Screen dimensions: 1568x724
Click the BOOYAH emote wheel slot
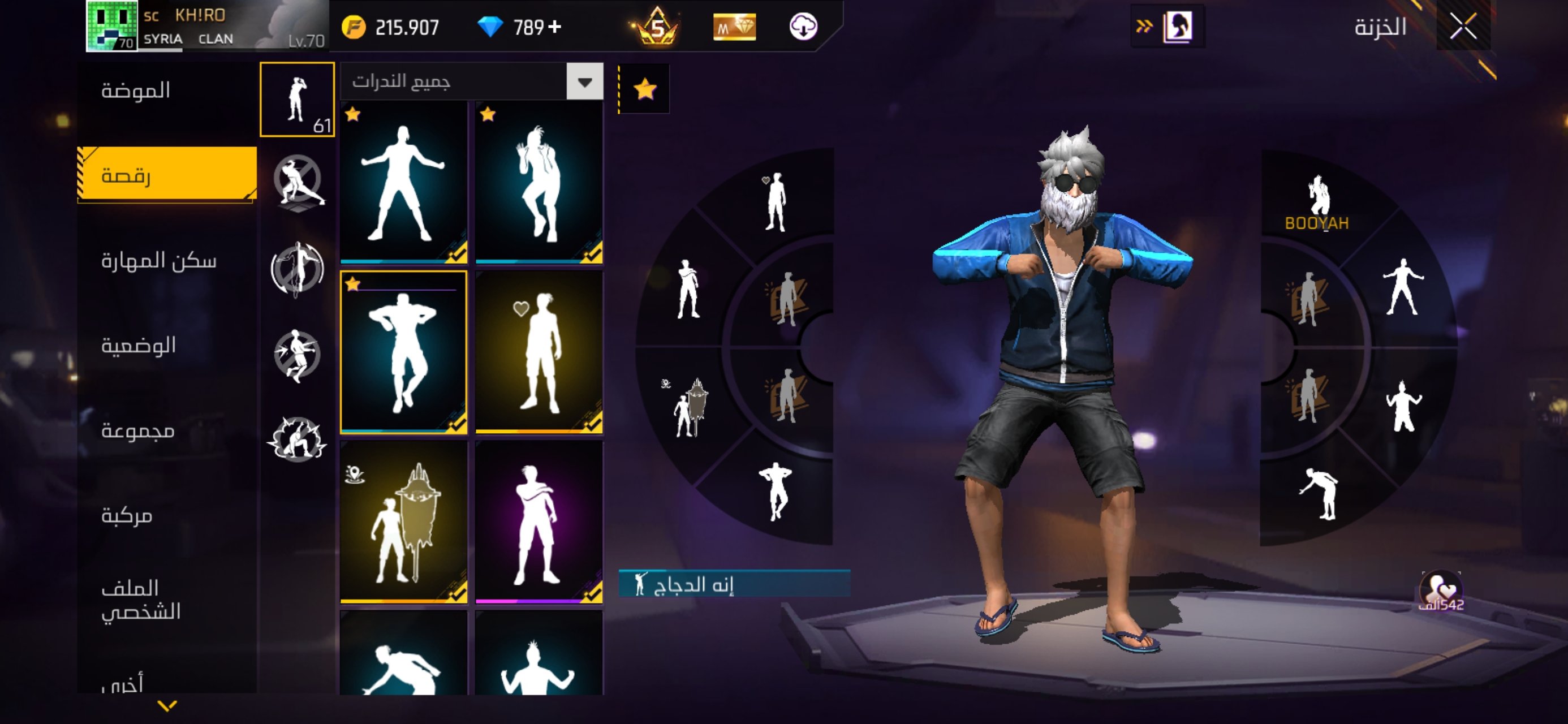click(x=1316, y=202)
